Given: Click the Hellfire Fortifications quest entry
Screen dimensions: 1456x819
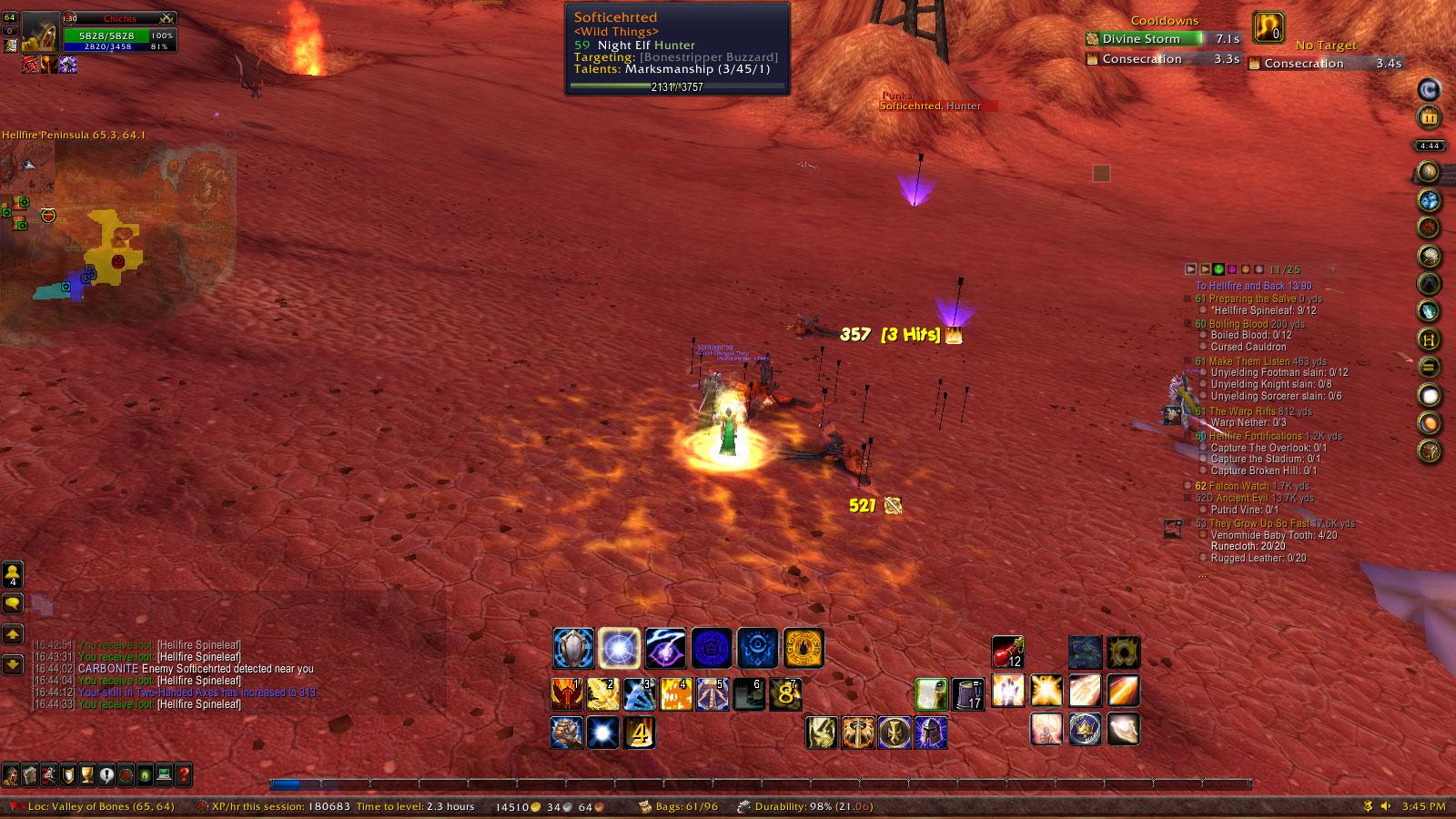Looking at the screenshot, I should click(1254, 436).
